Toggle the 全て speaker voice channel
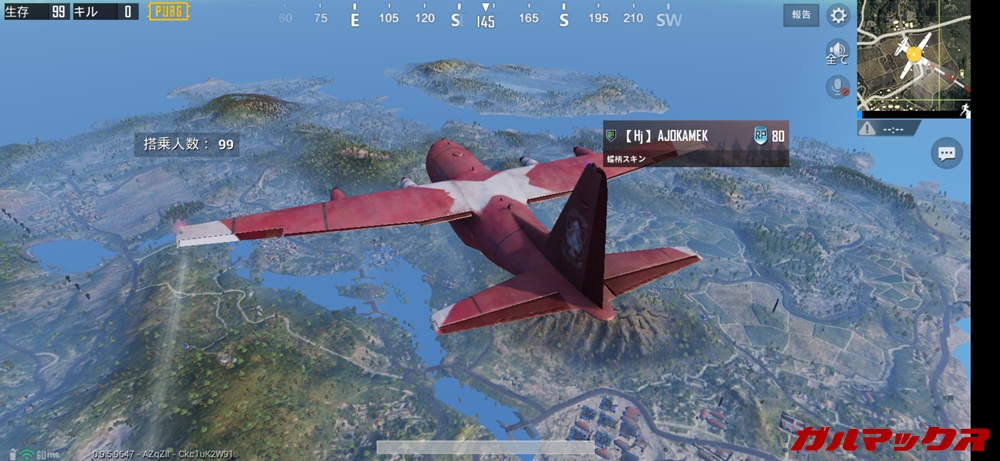This screenshot has width=1000, height=461. (837, 52)
